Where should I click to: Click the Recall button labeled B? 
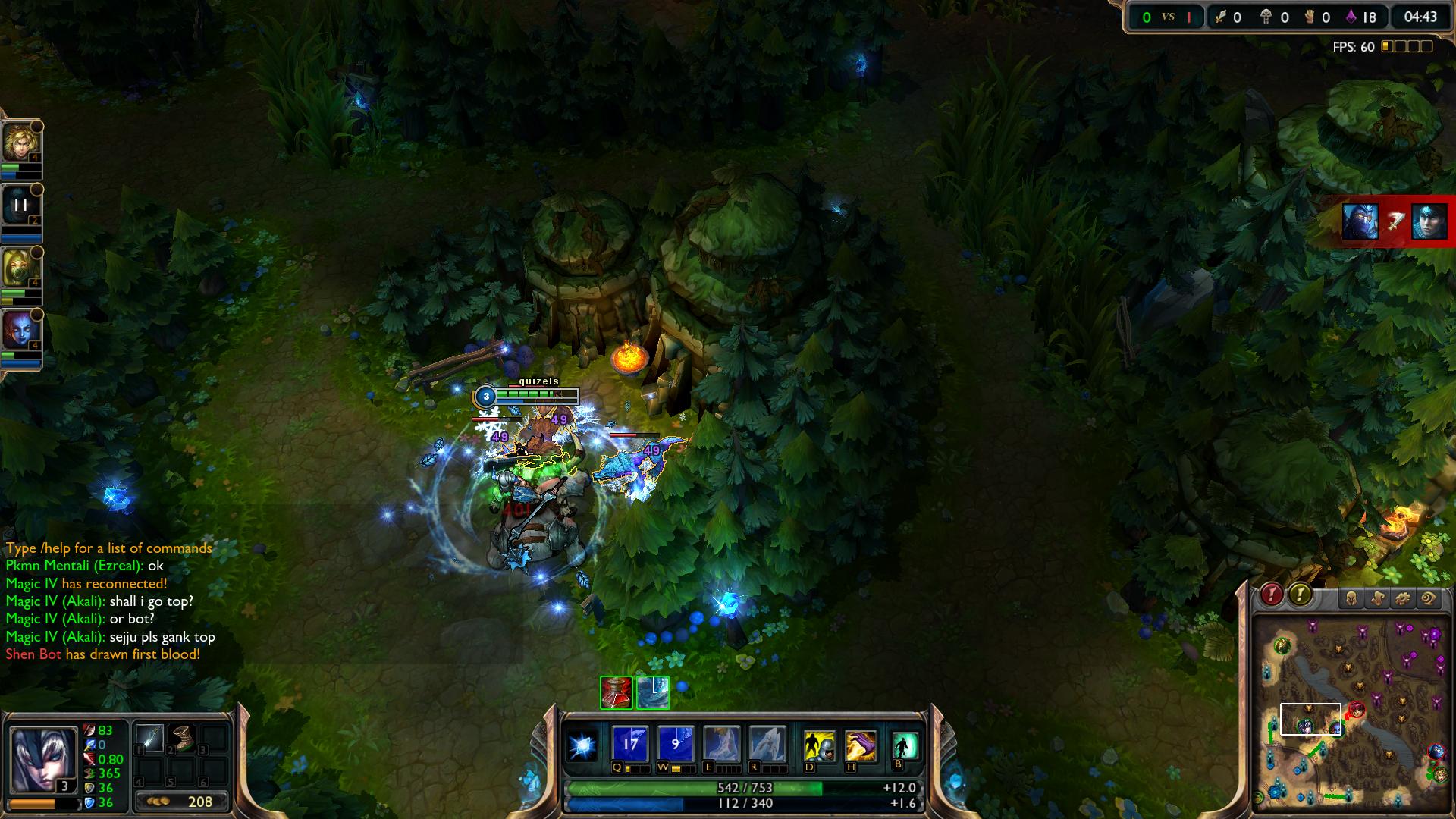pos(905,745)
